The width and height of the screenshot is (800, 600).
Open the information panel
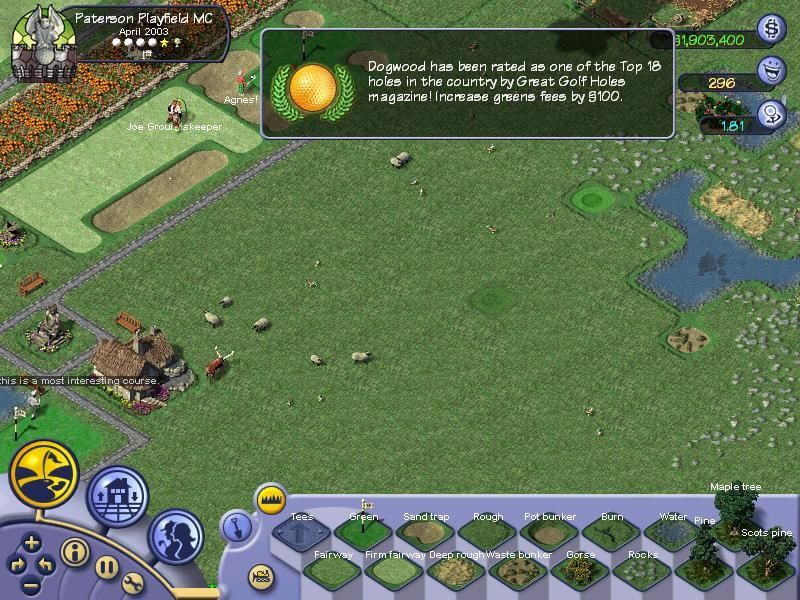(x=75, y=551)
